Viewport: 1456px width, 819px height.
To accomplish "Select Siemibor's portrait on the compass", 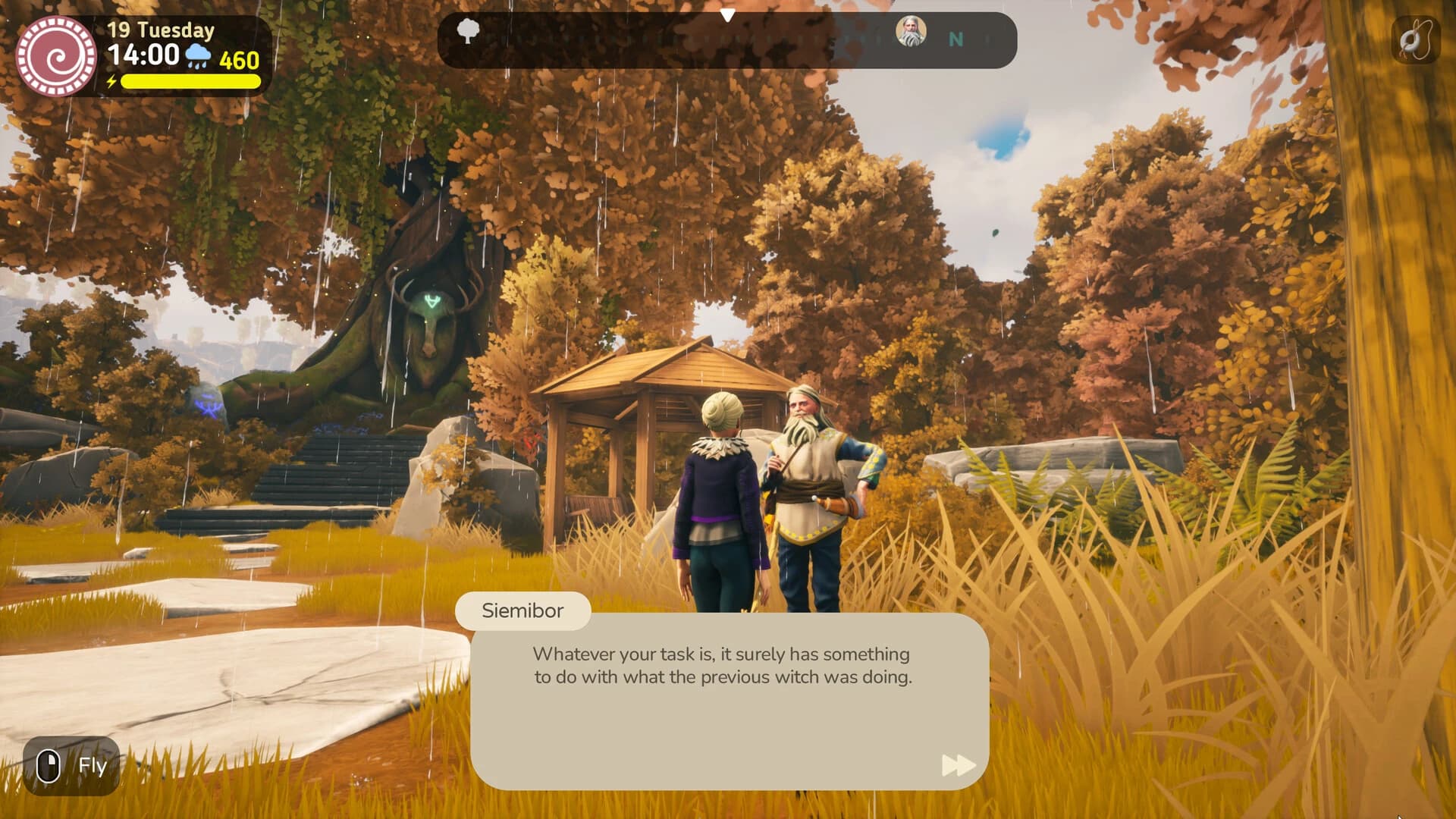I will tap(911, 33).
